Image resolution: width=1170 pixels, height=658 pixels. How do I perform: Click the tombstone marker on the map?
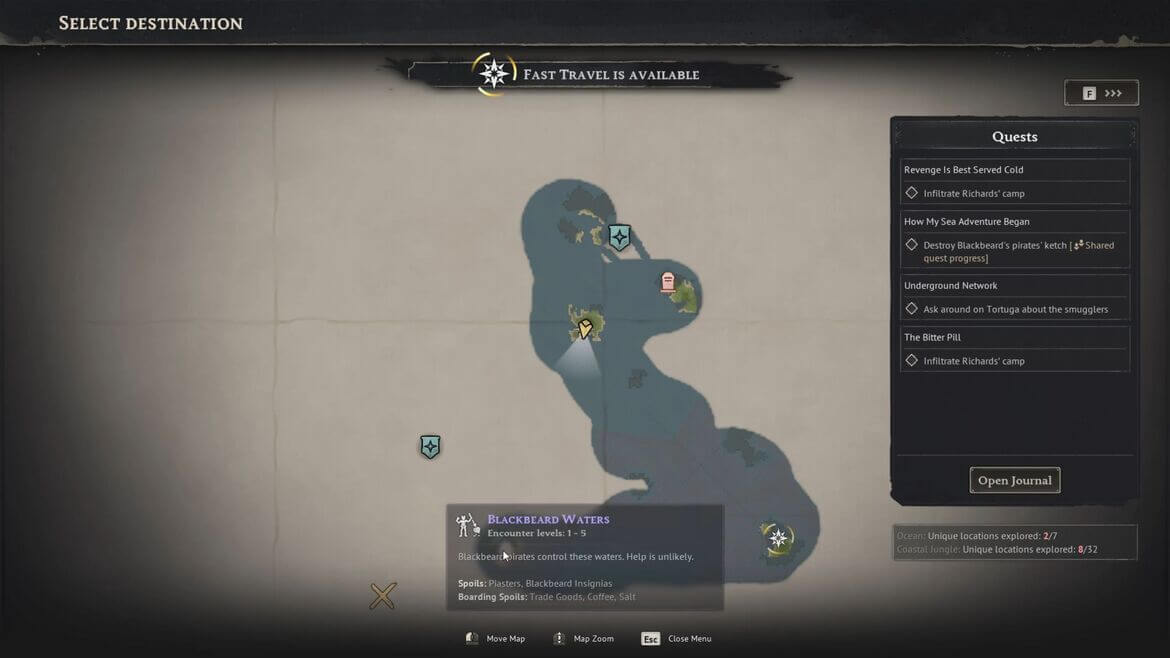[x=668, y=282]
